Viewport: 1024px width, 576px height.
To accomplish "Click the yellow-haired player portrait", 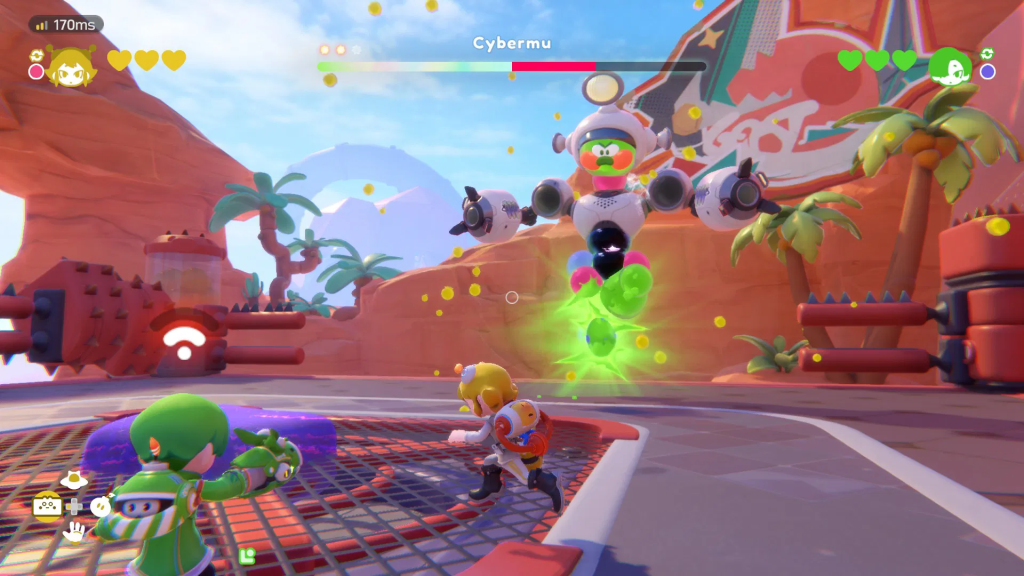I will 68,65.
